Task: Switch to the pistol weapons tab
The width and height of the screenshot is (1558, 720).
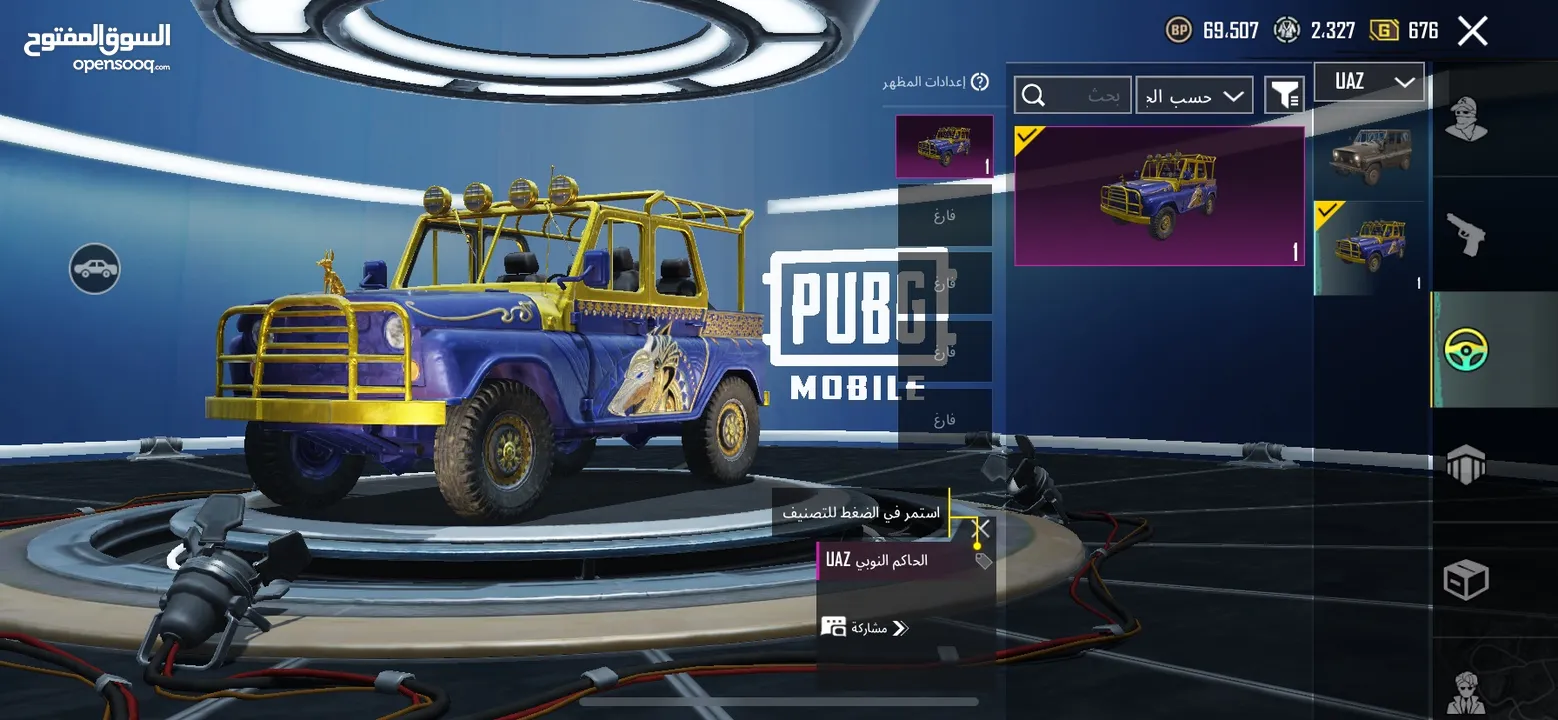Action: pos(1466,235)
